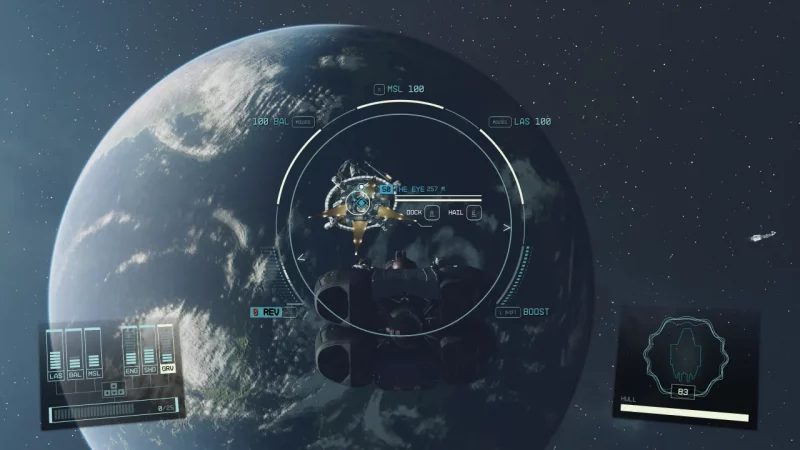This screenshot has height=450, width=800.
Task: Select the BAL power allocation column
Action: [75, 355]
